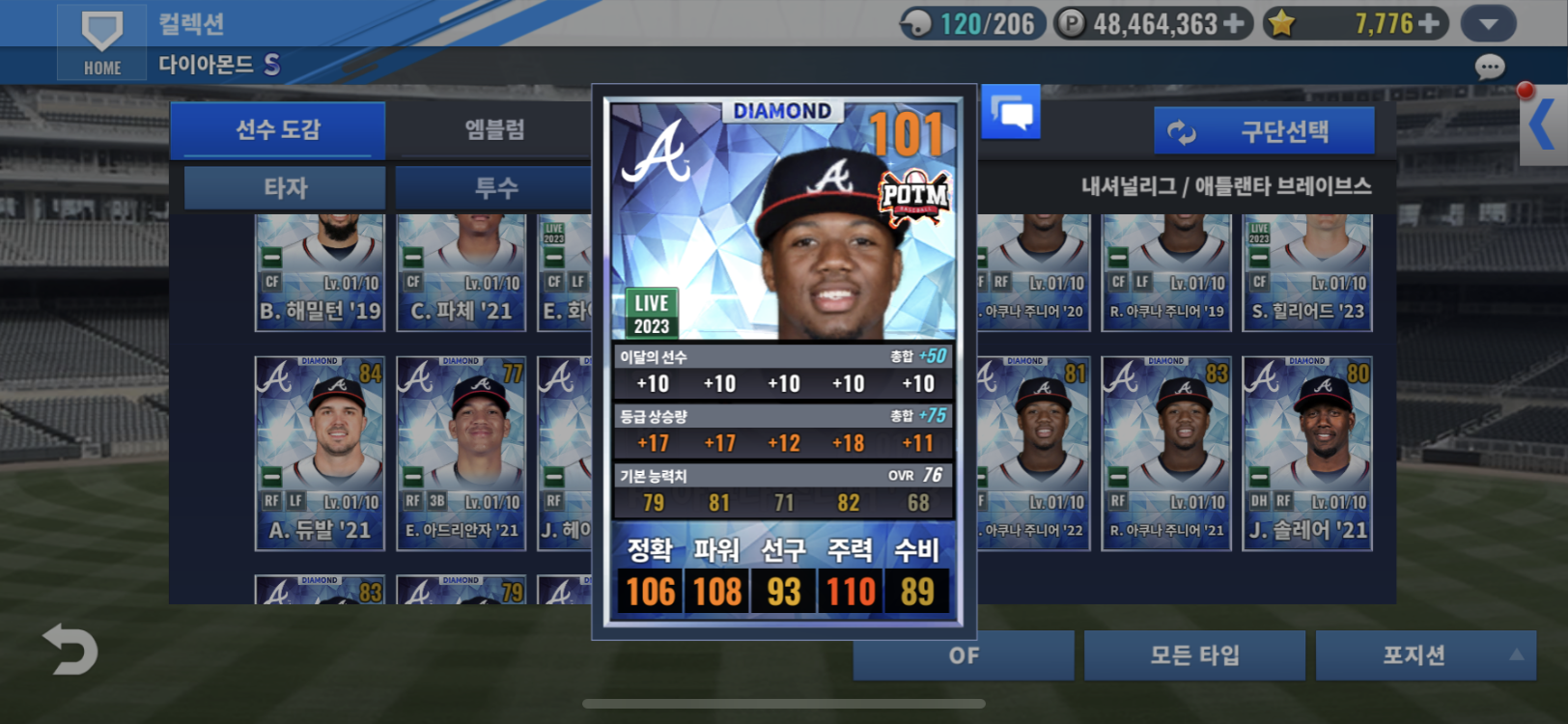Open the 모든 타입 type filter
This screenshot has height=724, width=1568.
(1194, 655)
